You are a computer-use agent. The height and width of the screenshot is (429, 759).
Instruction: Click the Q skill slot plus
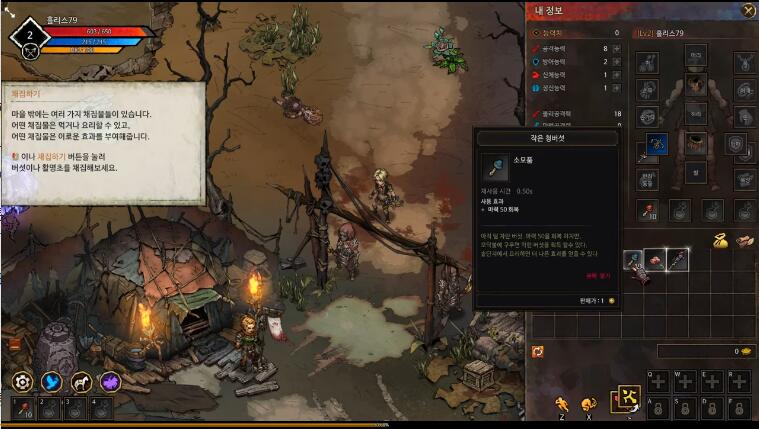click(657, 380)
